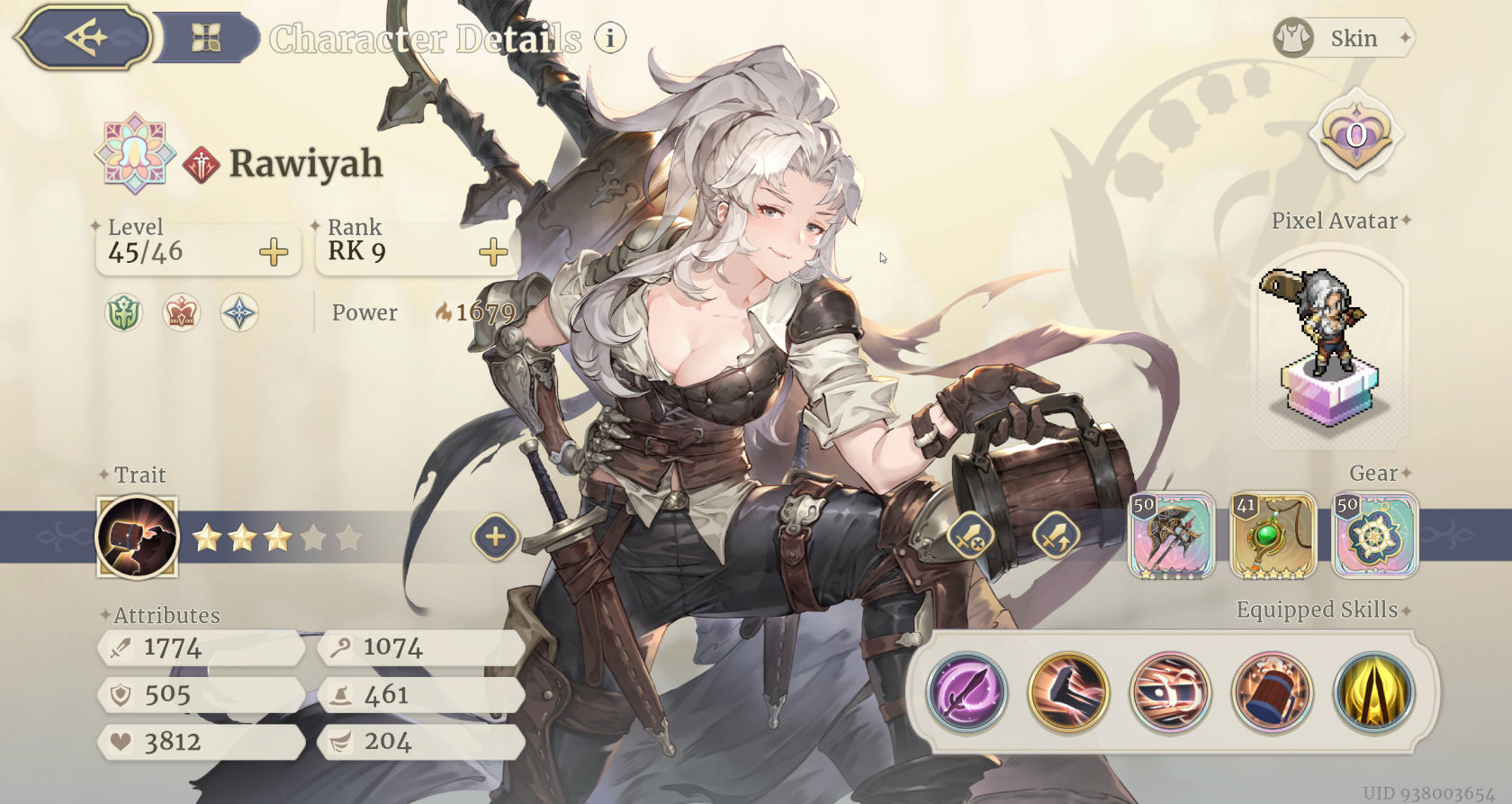Increase Level with the plus button
1512x804 pixels.
pyautogui.click(x=274, y=253)
